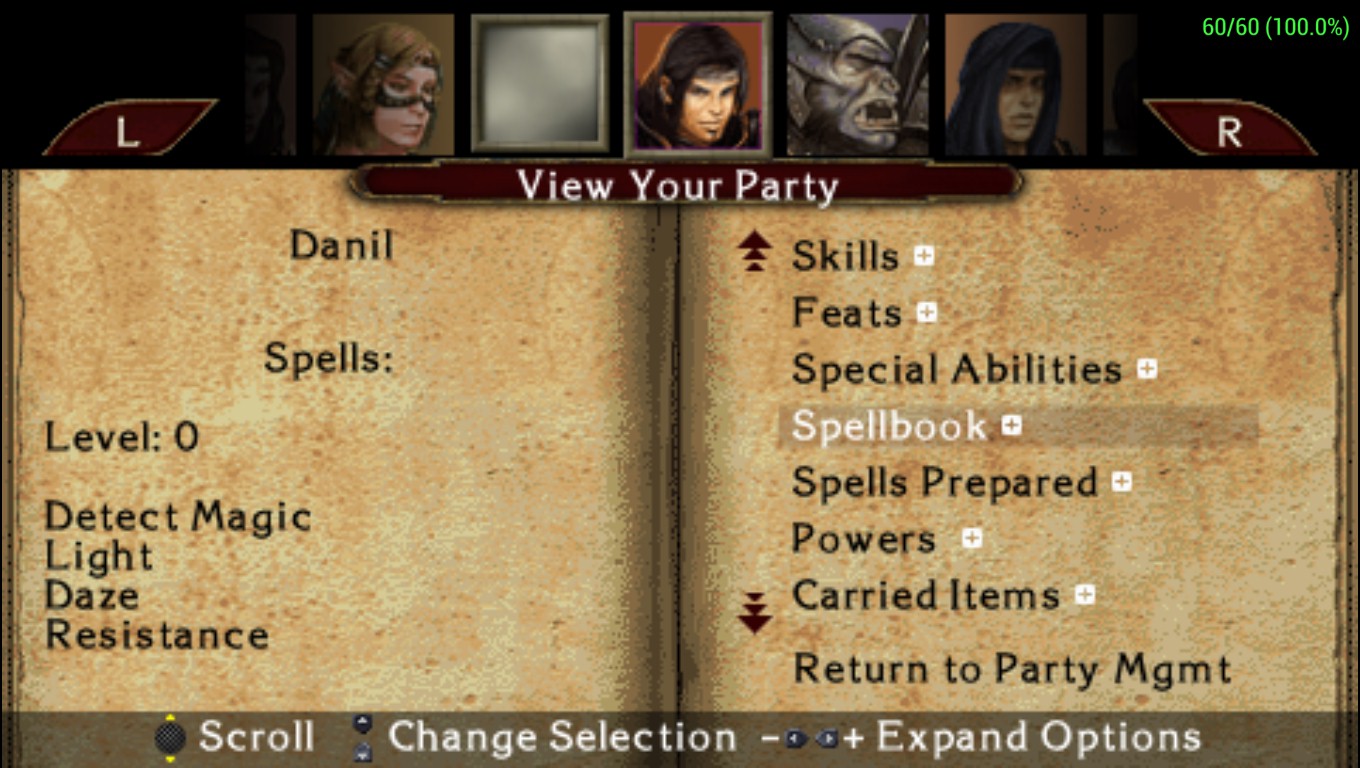Return to Party Mgmt
The width and height of the screenshot is (1360, 768).
[x=1011, y=669]
